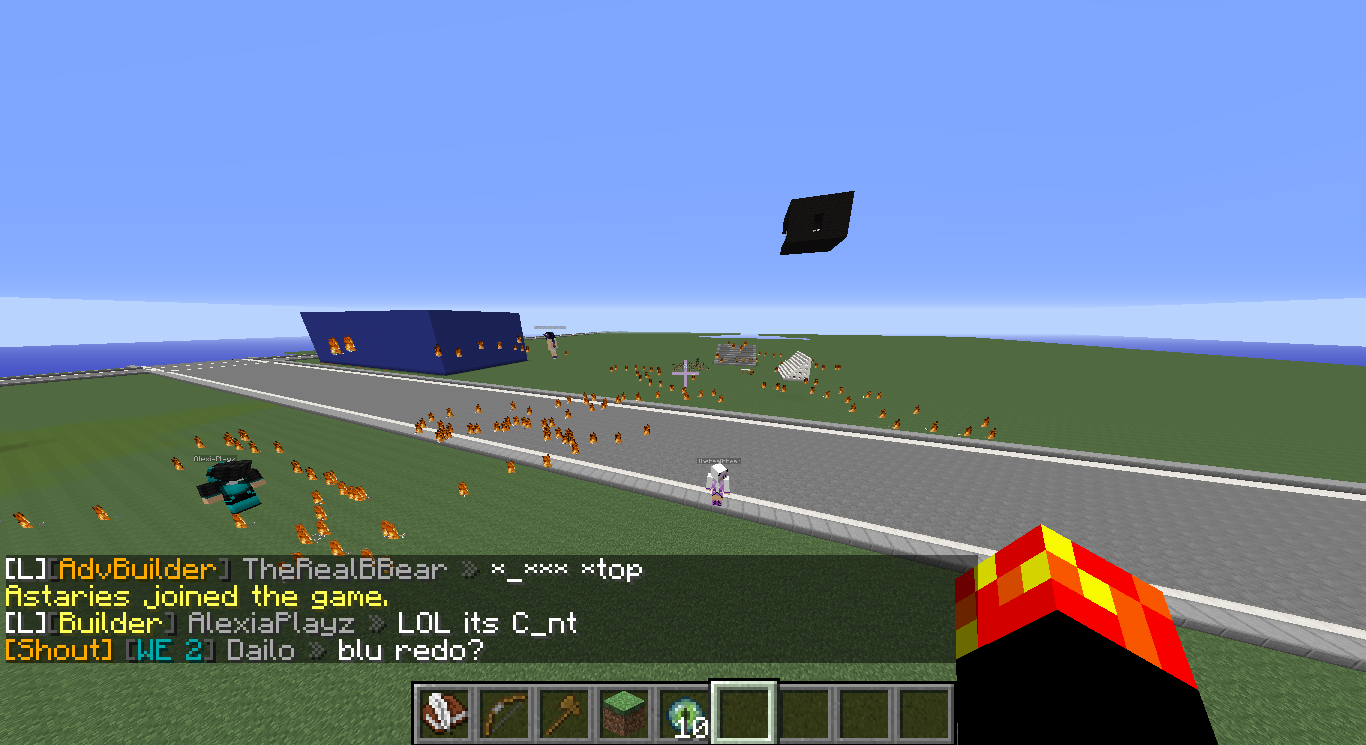
Task: Select the bow in the hotbar
Action: (502, 714)
